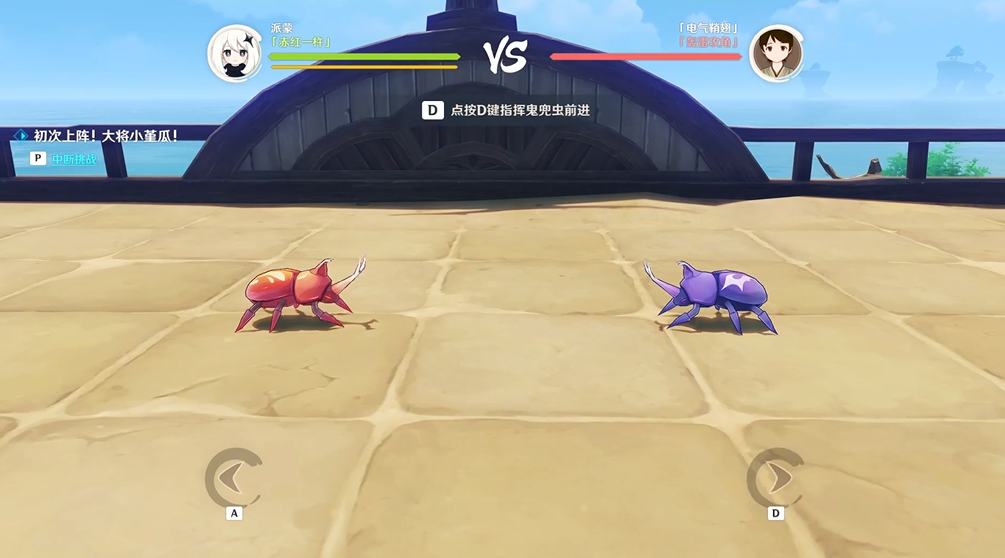This screenshot has width=1005, height=558.
Task: Select the opponent's round avatar portrait
Action: pos(776,53)
